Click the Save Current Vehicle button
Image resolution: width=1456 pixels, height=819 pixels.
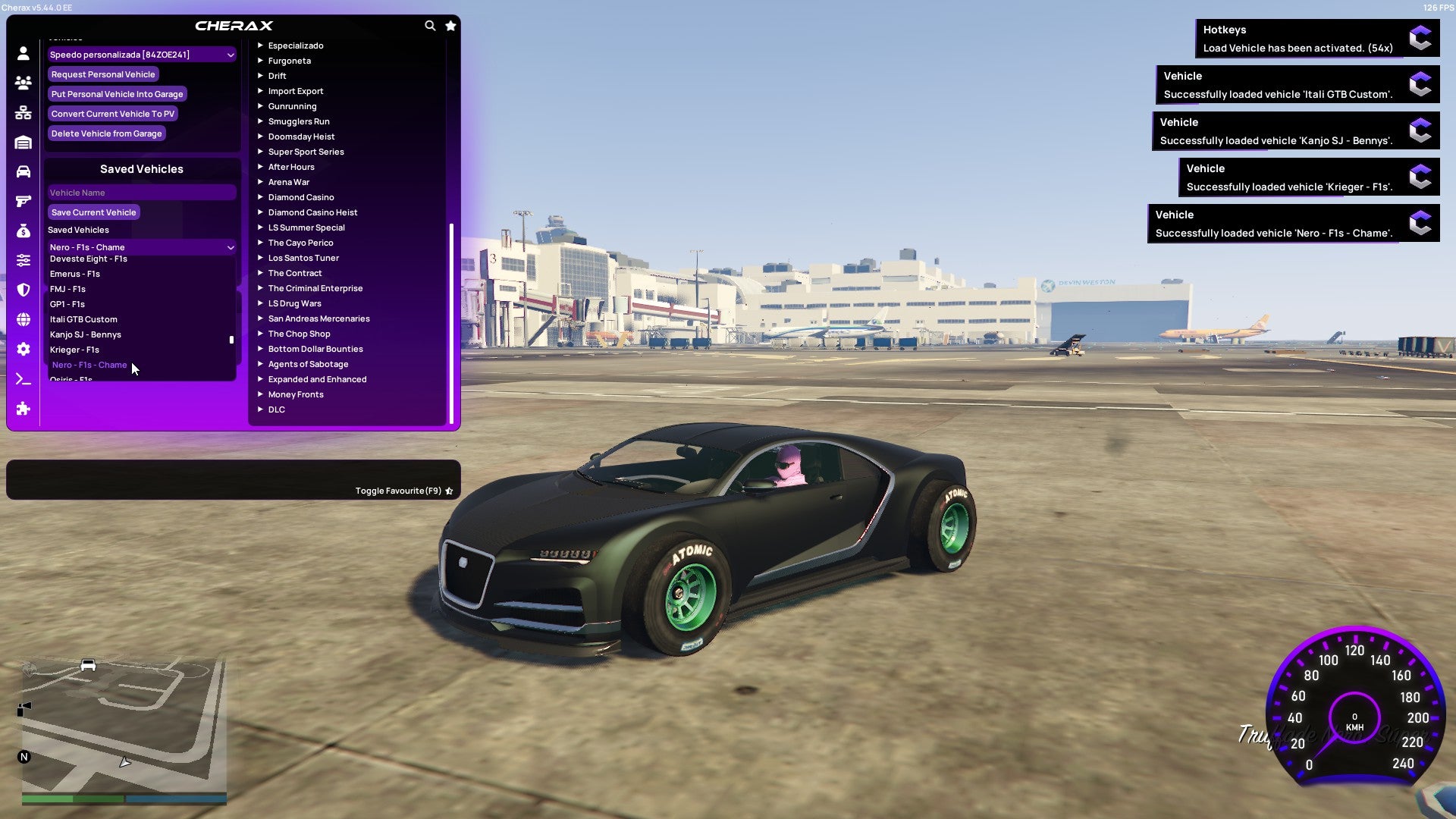click(93, 212)
